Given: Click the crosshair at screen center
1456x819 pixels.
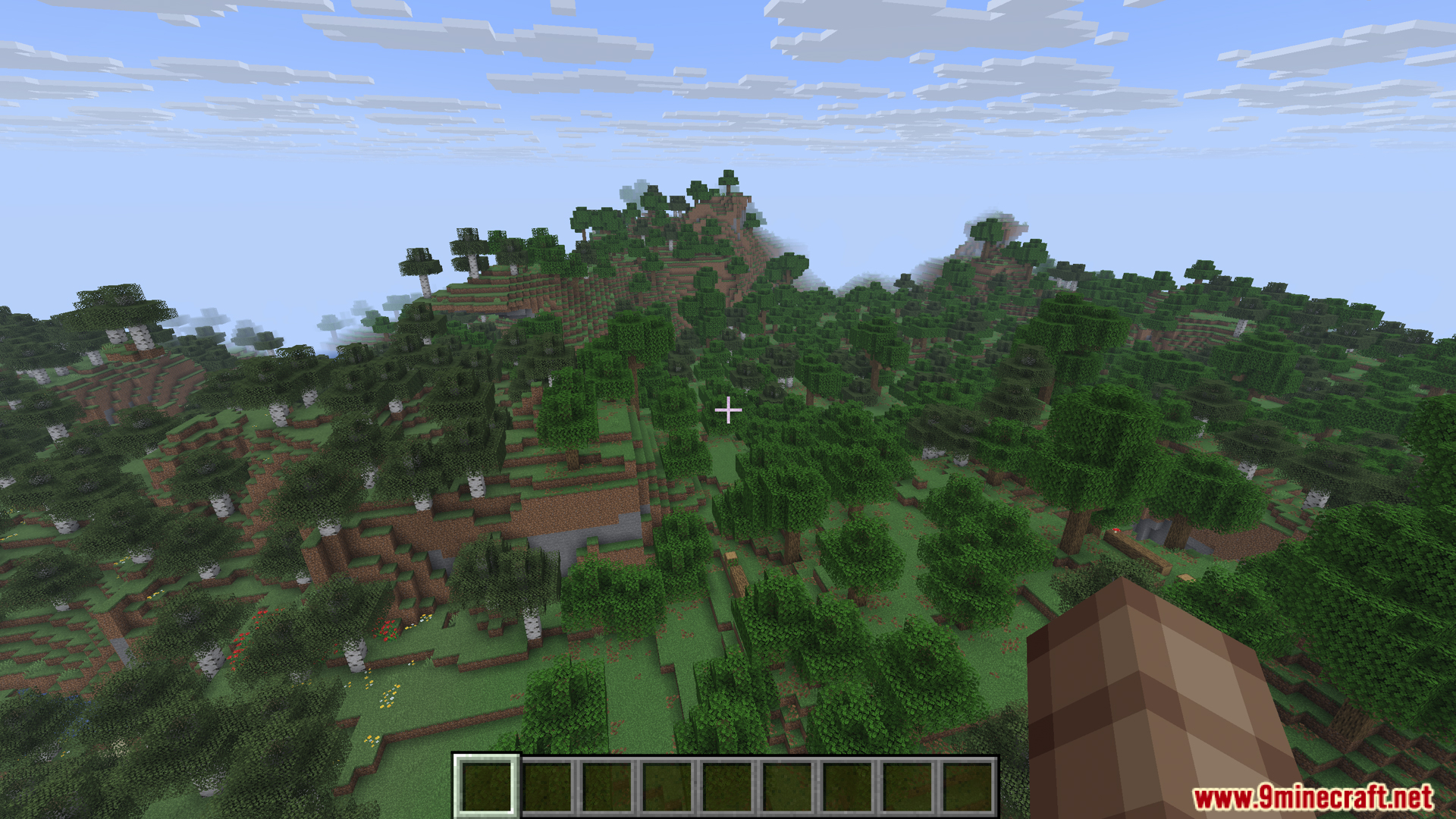Looking at the screenshot, I should (x=728, y=409).
